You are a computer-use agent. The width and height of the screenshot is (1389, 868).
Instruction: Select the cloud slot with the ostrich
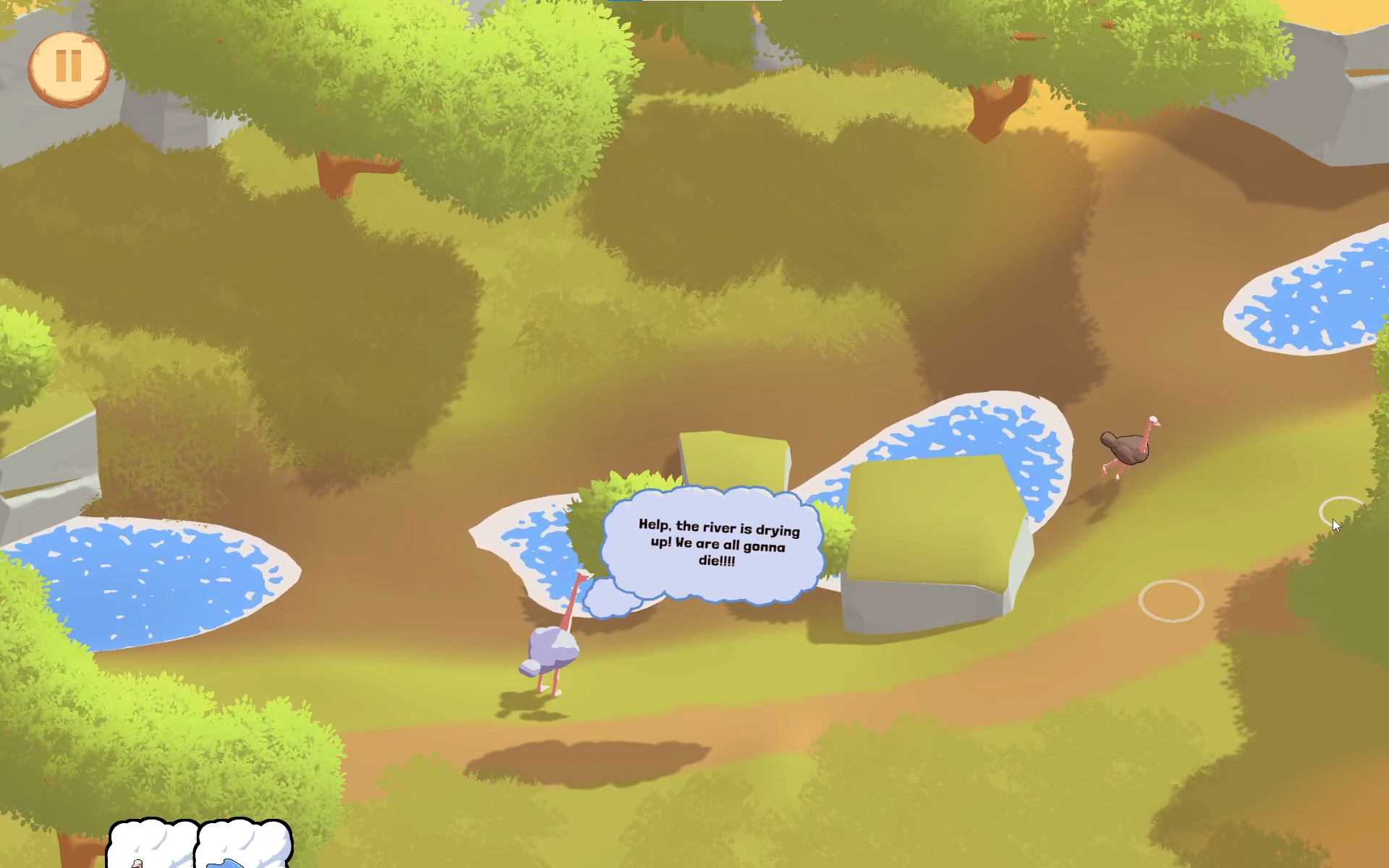[x=153, y=845]
